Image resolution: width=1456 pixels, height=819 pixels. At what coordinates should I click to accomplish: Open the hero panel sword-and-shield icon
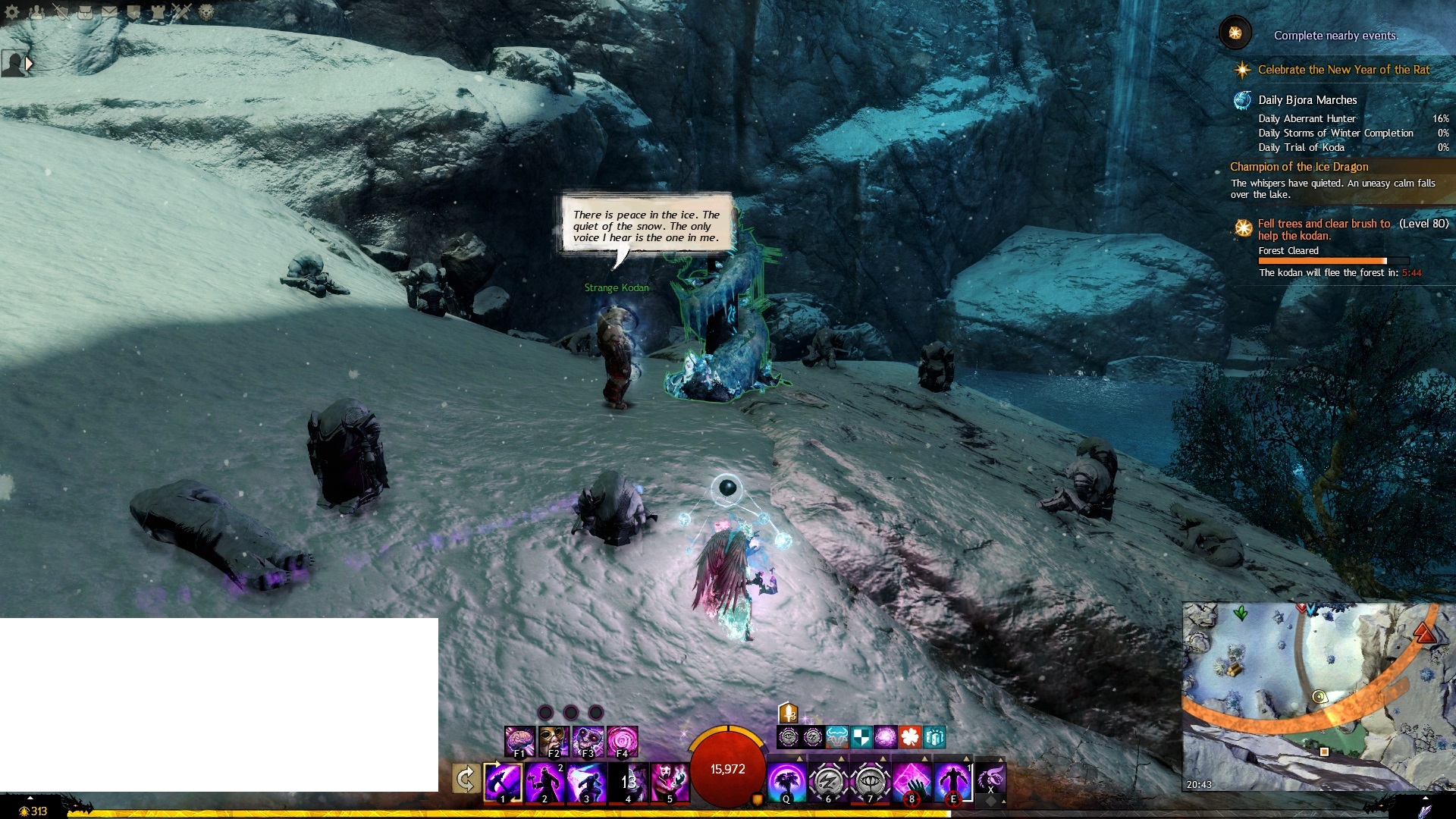point(61,11)
